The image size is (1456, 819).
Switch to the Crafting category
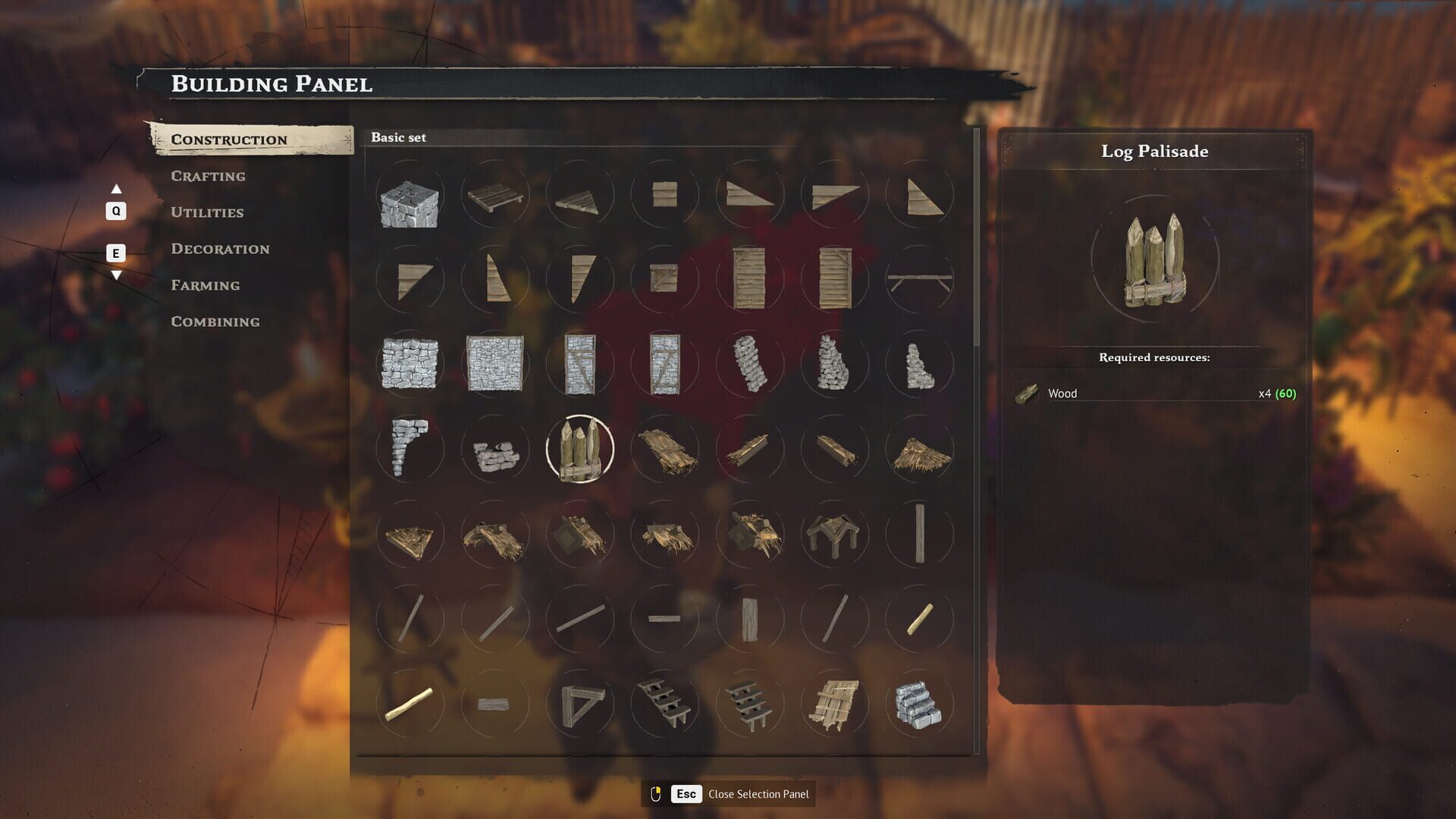click(208, 176)
